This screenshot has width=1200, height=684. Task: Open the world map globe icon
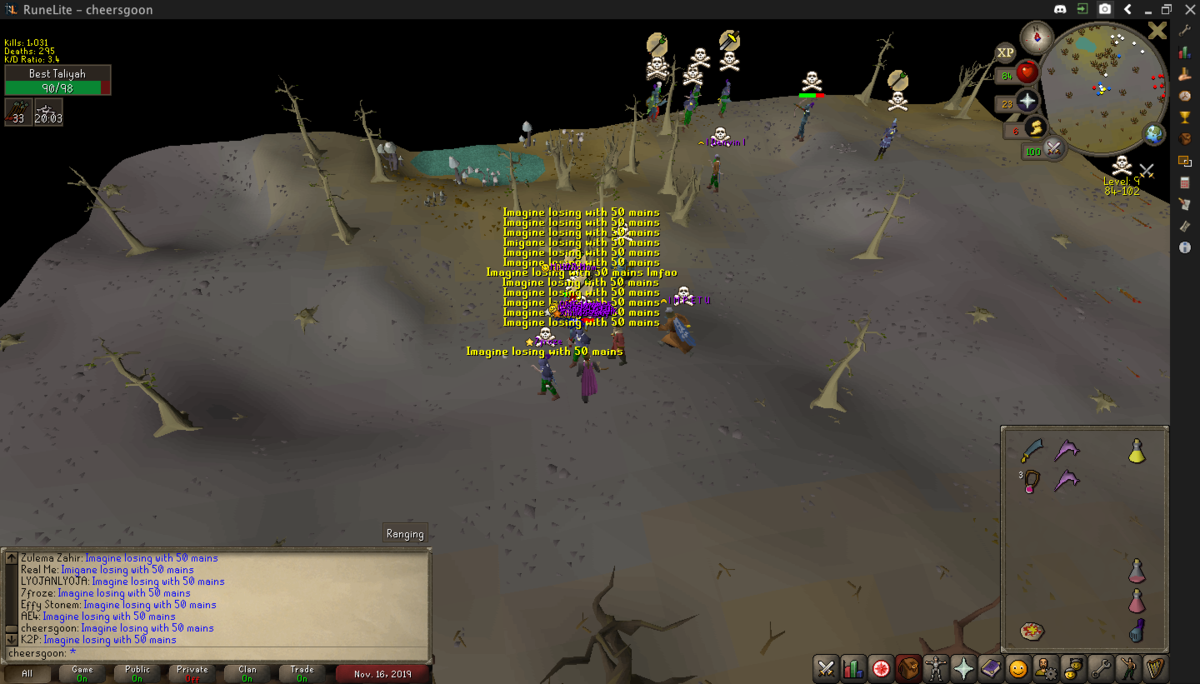(1155, 133)
